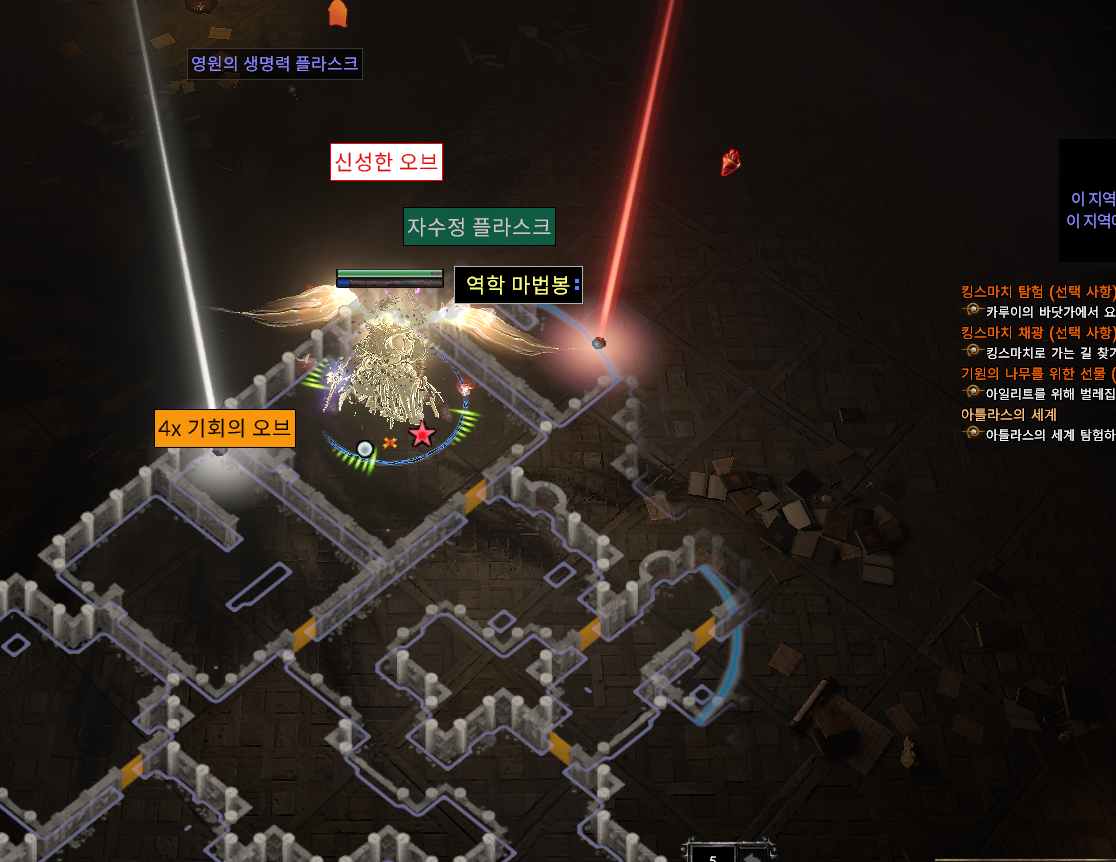Open the 킹스마치 탐험 quest entry
Viewport: 1116px width, 862px height.
1037,291
